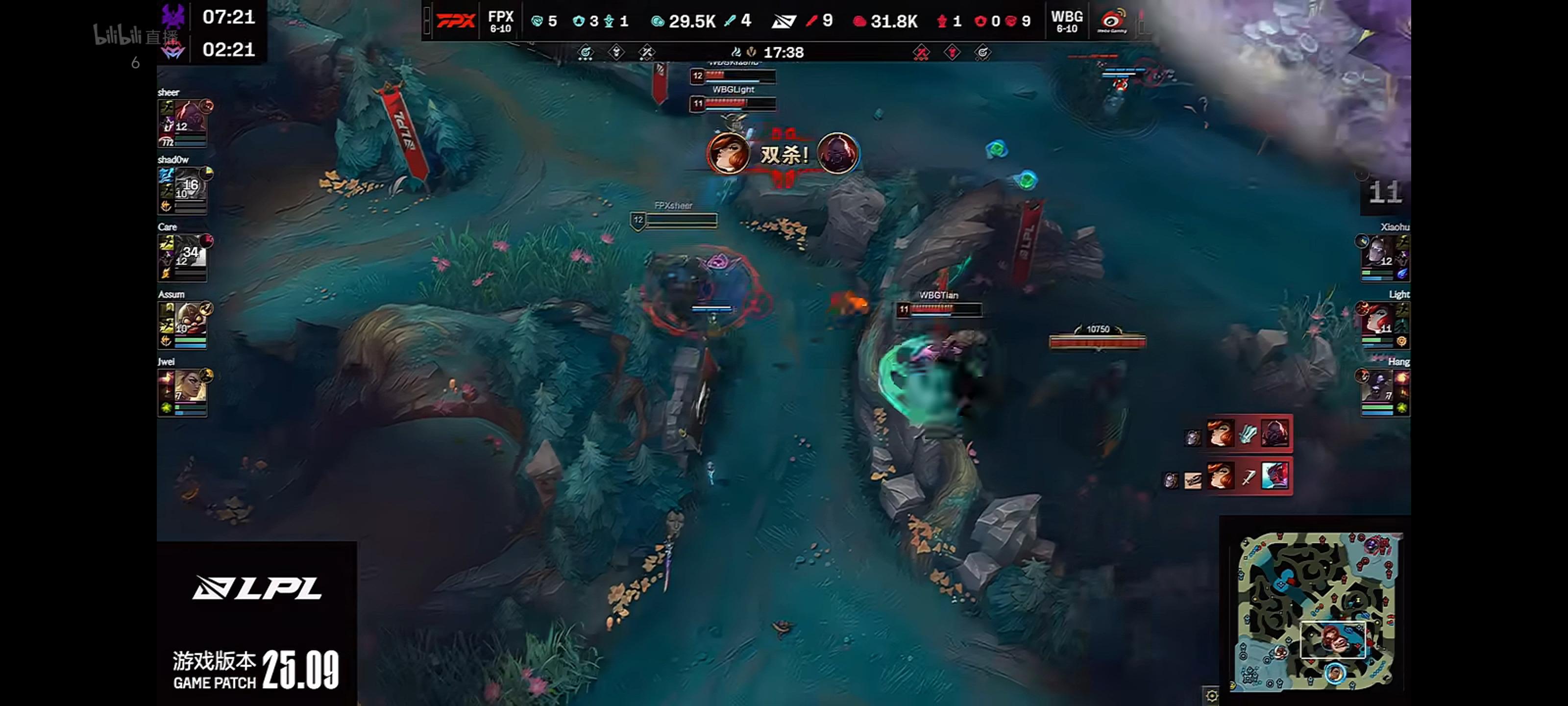
Task: Select the Baron timer icon beside 17:38
Action: tap(752, 52)
